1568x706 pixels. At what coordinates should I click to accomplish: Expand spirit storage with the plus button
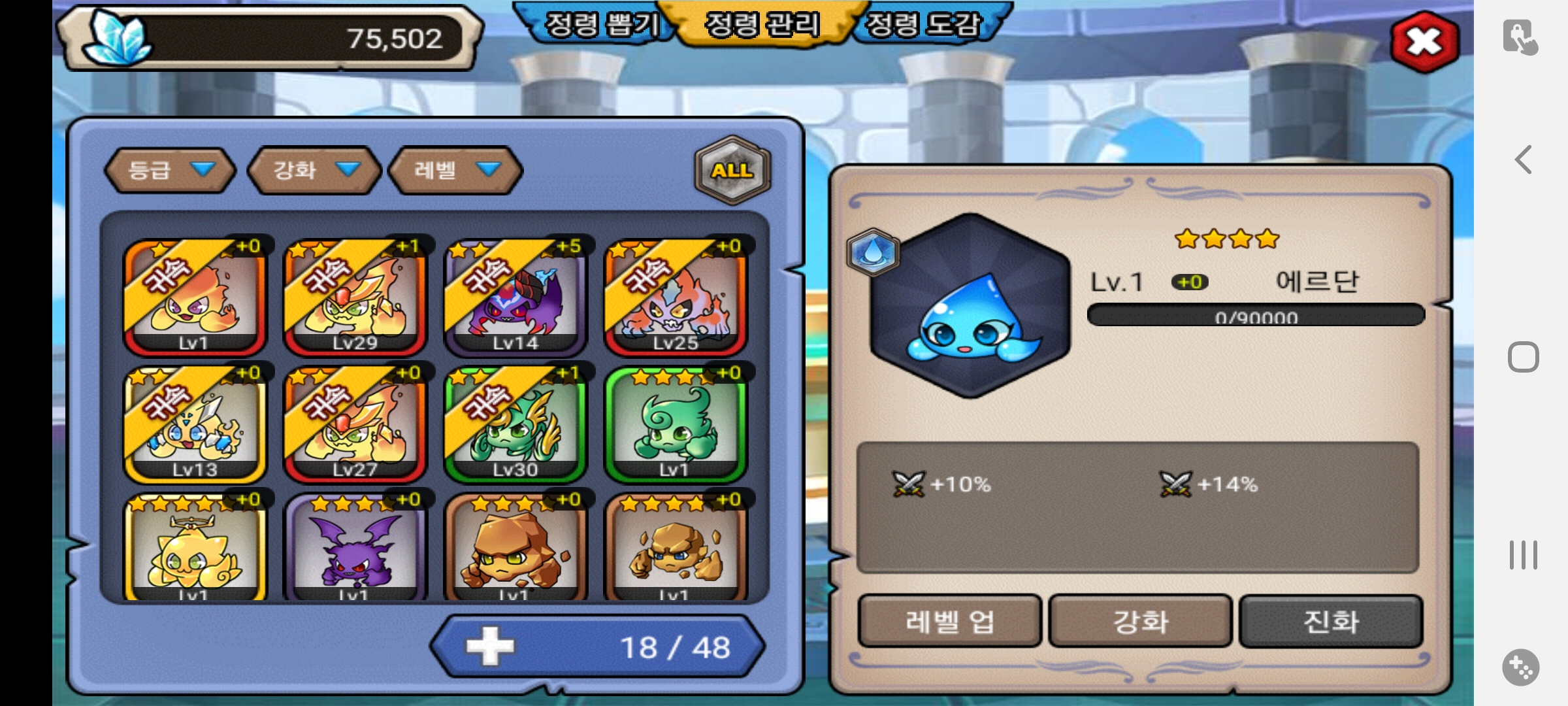pyautogui.click(x=490, y=647)
